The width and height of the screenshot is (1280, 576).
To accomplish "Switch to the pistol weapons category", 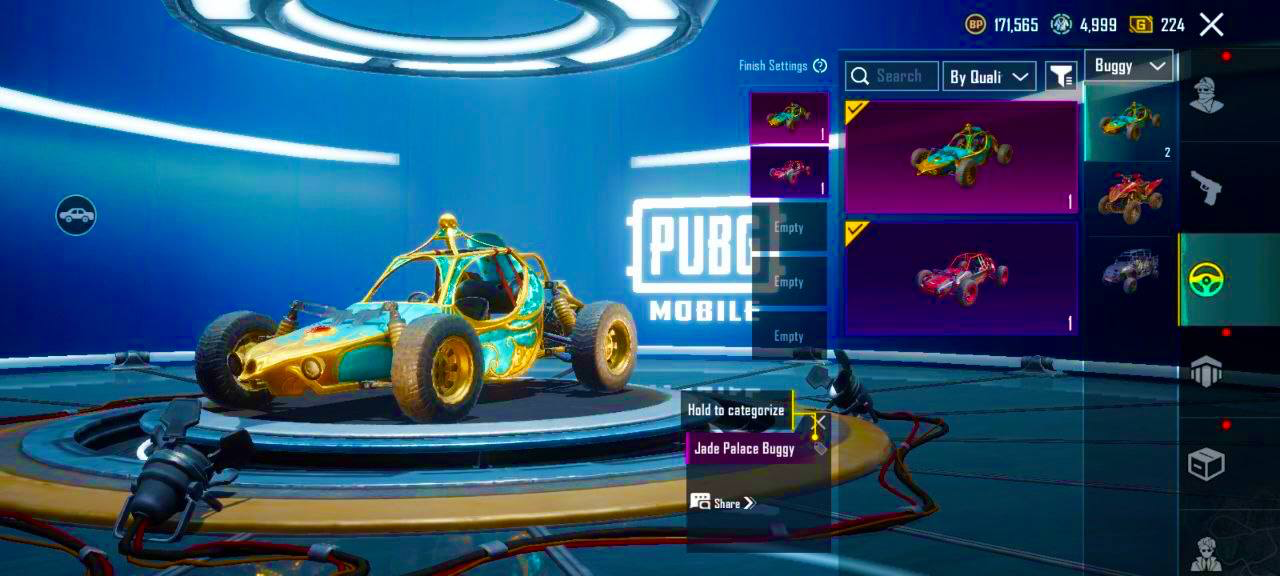I will pos(1206,187).
